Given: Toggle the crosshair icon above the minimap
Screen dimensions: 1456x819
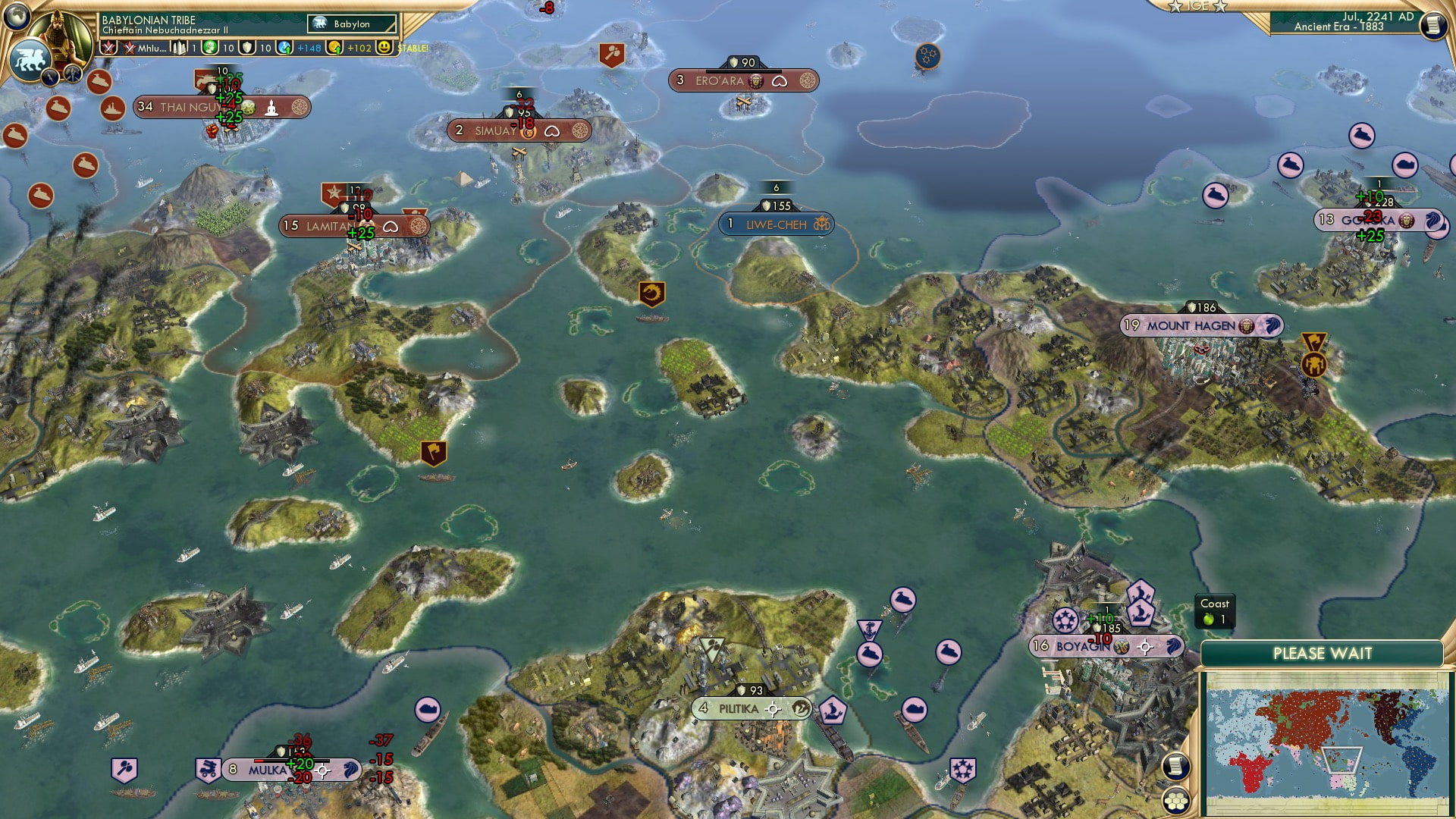Looking at the screenshot, I should [1146, 648].
